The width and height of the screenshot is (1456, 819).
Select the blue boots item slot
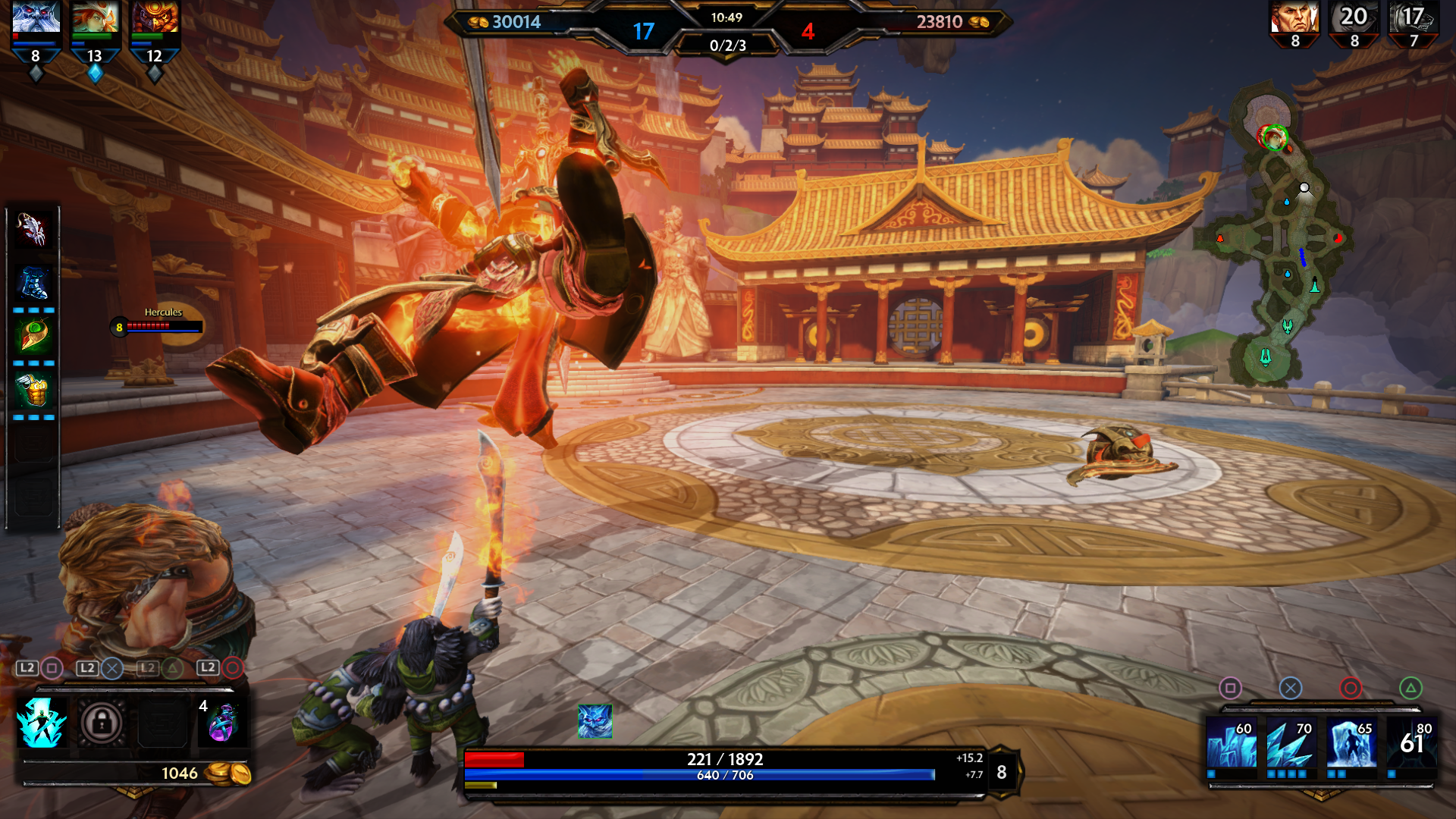click(x=33, y=284)
